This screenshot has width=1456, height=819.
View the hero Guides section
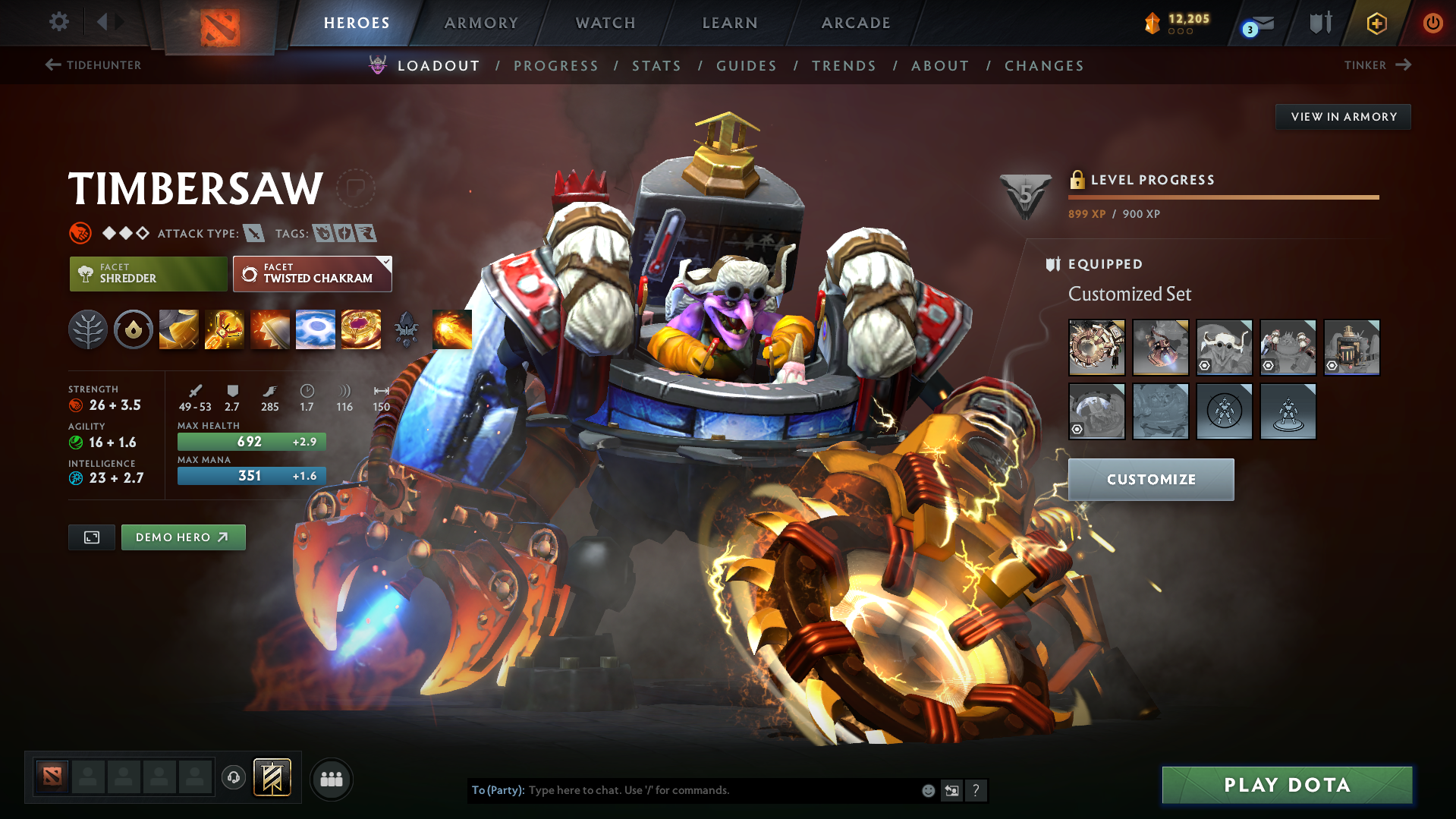click(x=747, y=66)
